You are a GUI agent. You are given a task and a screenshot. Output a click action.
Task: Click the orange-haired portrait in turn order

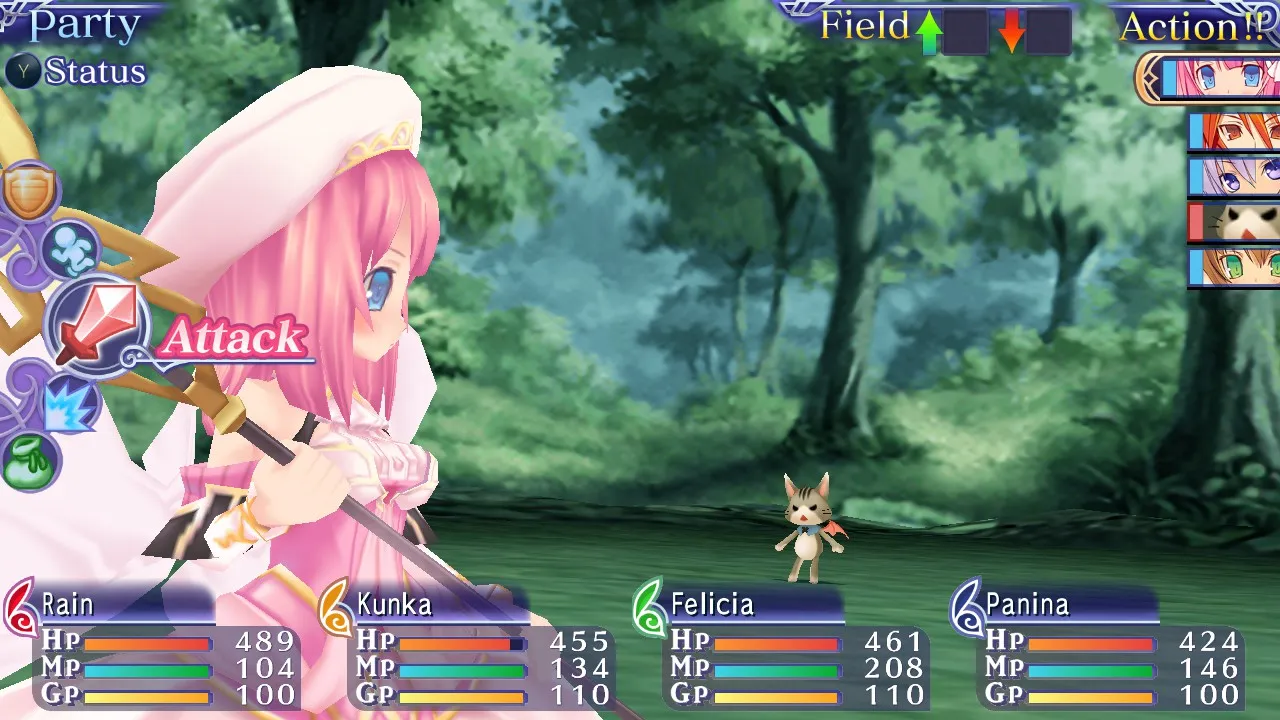point(1238,131)
